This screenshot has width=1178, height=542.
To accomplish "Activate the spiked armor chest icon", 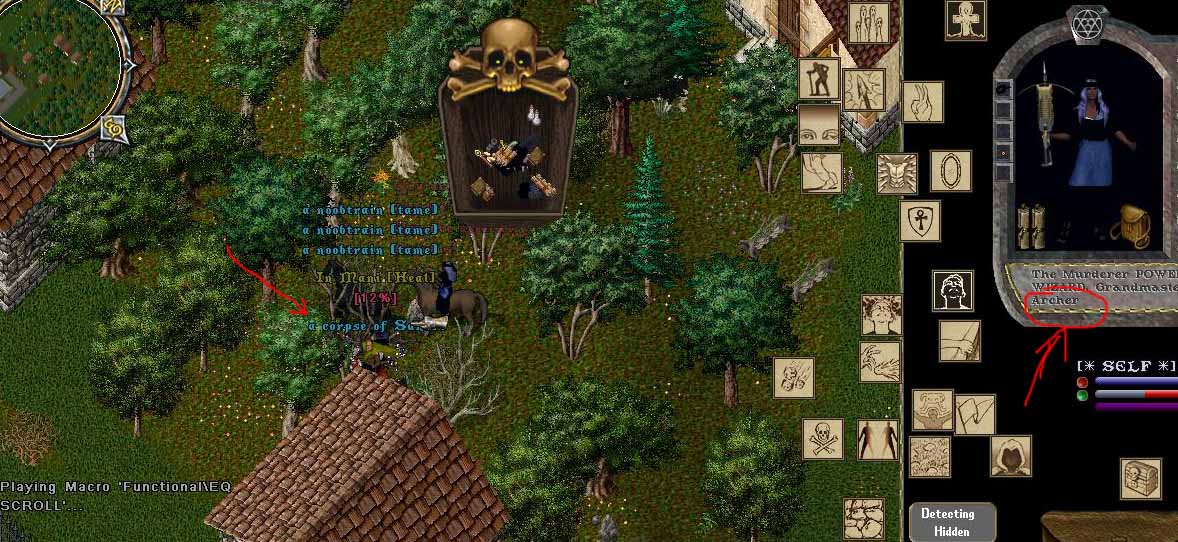I will point(897,173).
